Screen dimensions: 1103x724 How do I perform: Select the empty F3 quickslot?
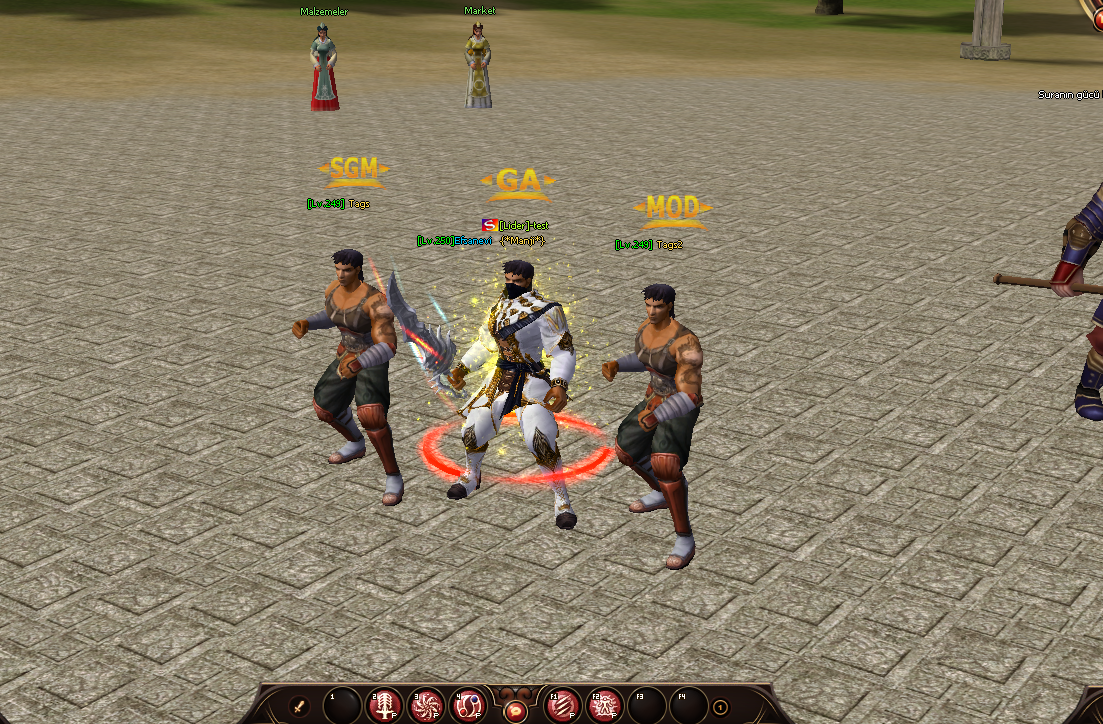tap(648, 706)
